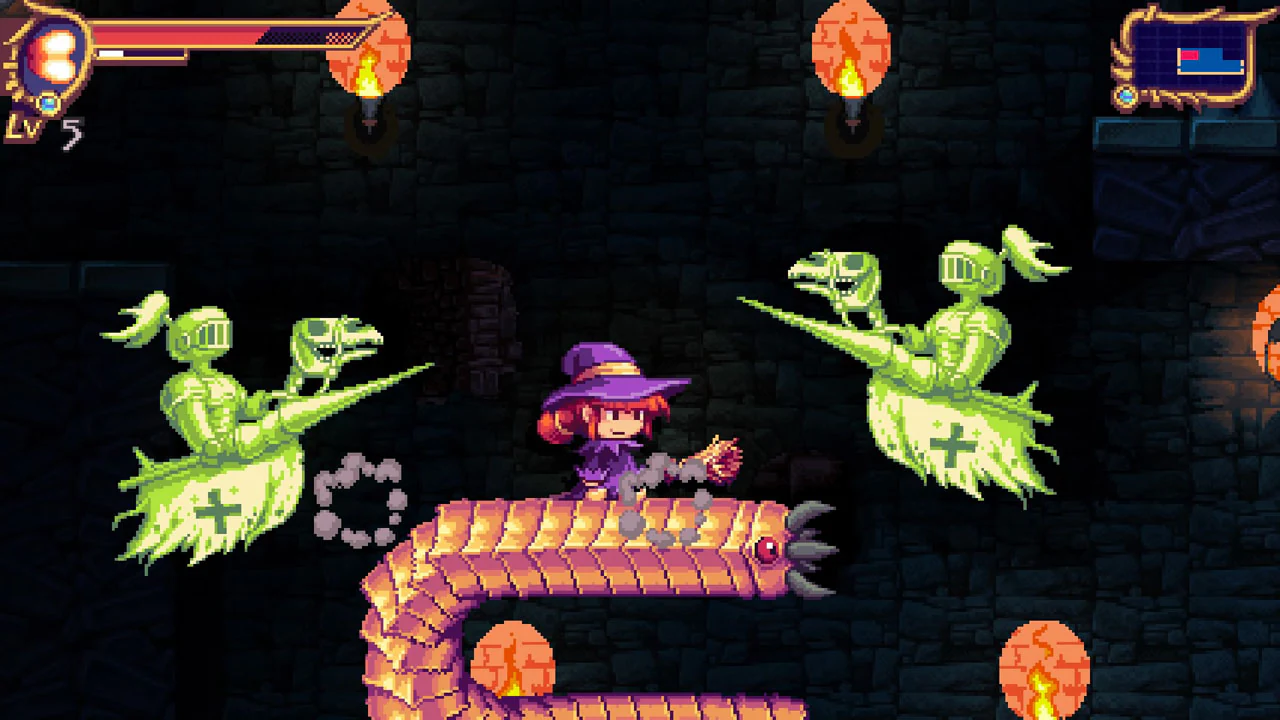The height and width of the screenshot is (720, 1280).
Task: Select the blue gem under the health orb
Action: [x=47, y=103]
